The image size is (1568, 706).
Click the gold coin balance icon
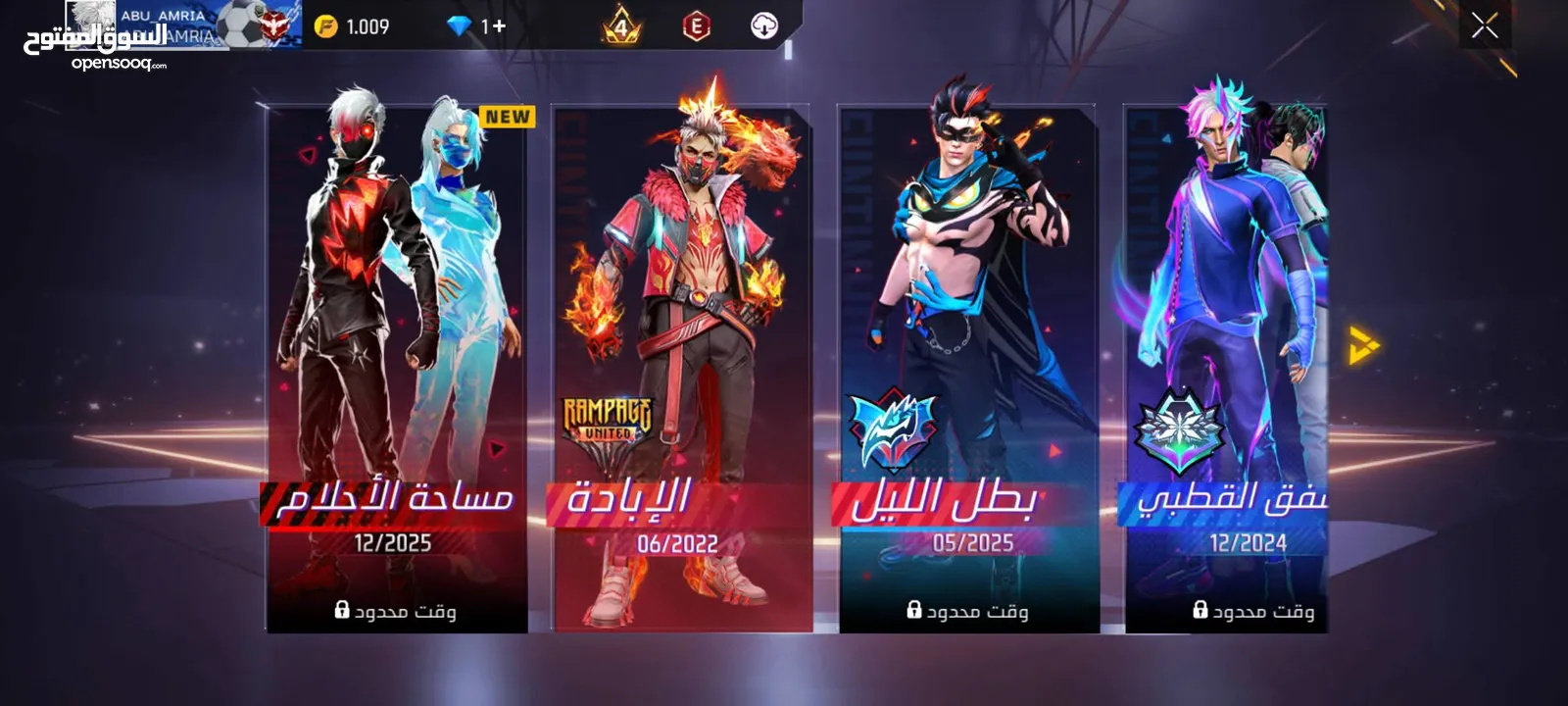coord(325,26)
